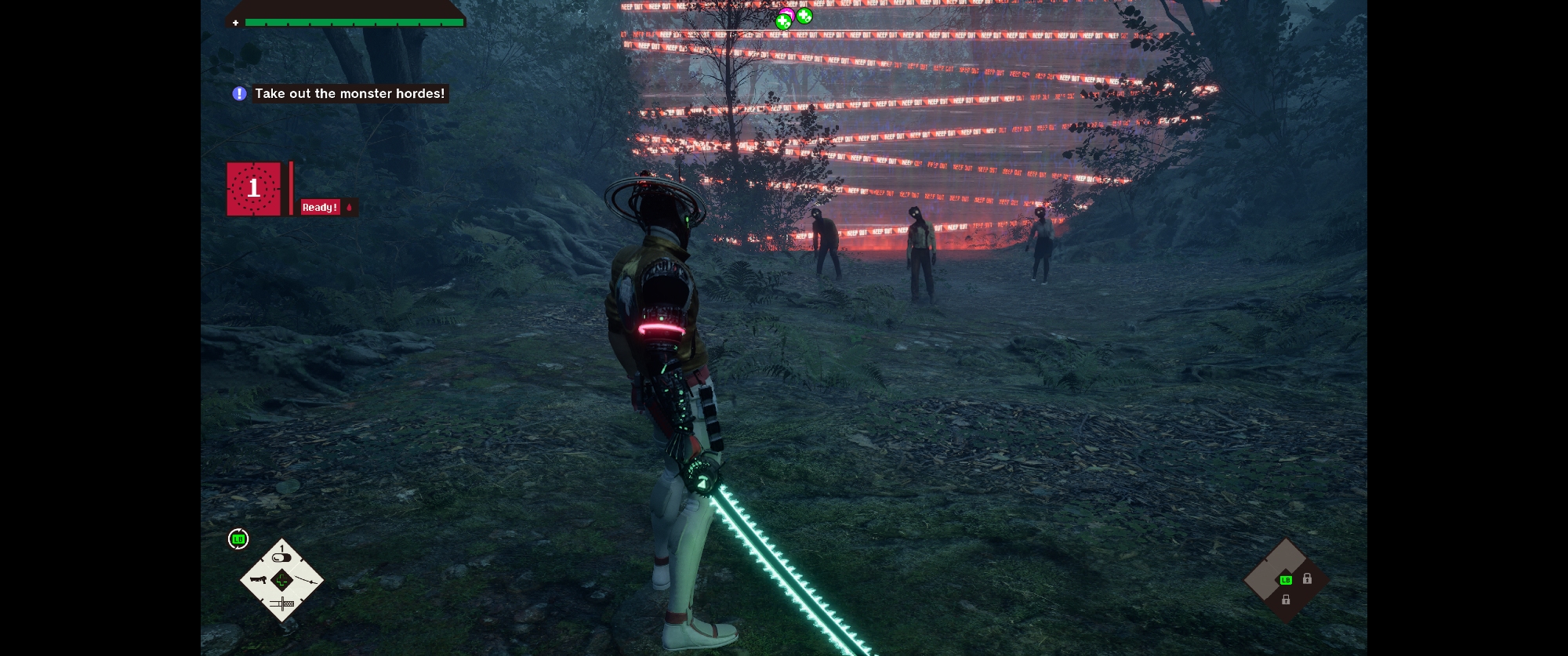Select the red skill gauge number 1 icon
The height and width of the screenshot is (656, 1568).
click(x=253, y=188)
